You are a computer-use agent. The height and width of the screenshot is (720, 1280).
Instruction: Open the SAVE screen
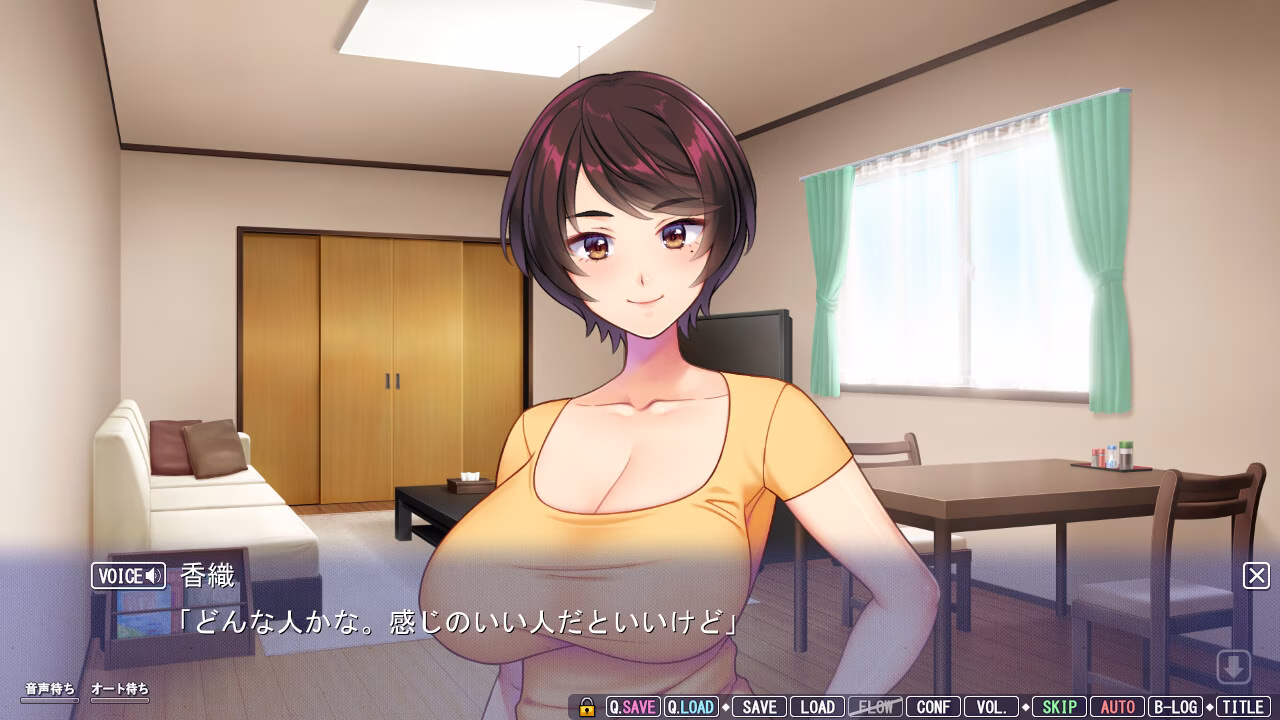pyautogui.click(x=760, y=706)
